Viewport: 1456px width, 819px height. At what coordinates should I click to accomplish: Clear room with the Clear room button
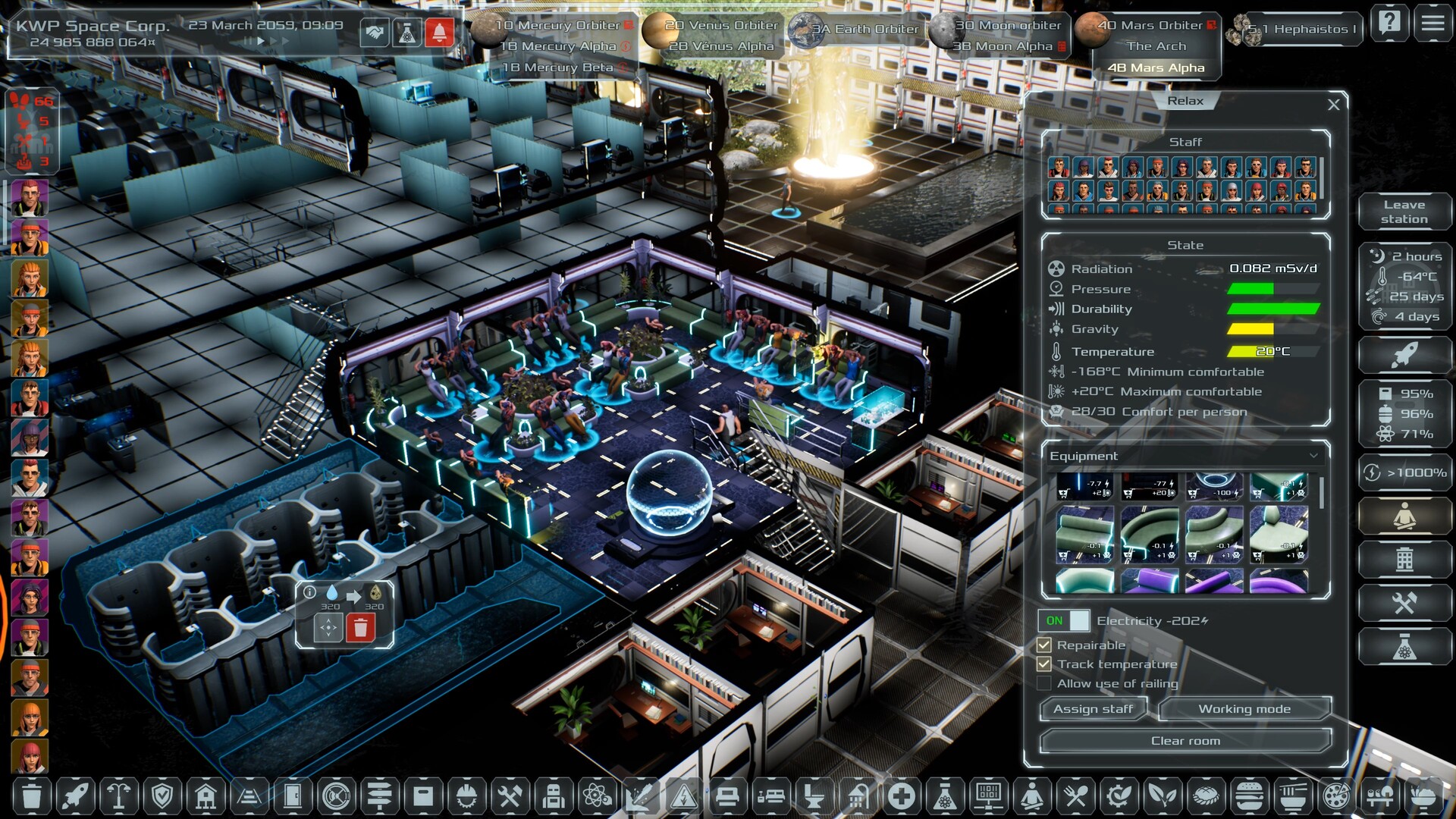1185,741
